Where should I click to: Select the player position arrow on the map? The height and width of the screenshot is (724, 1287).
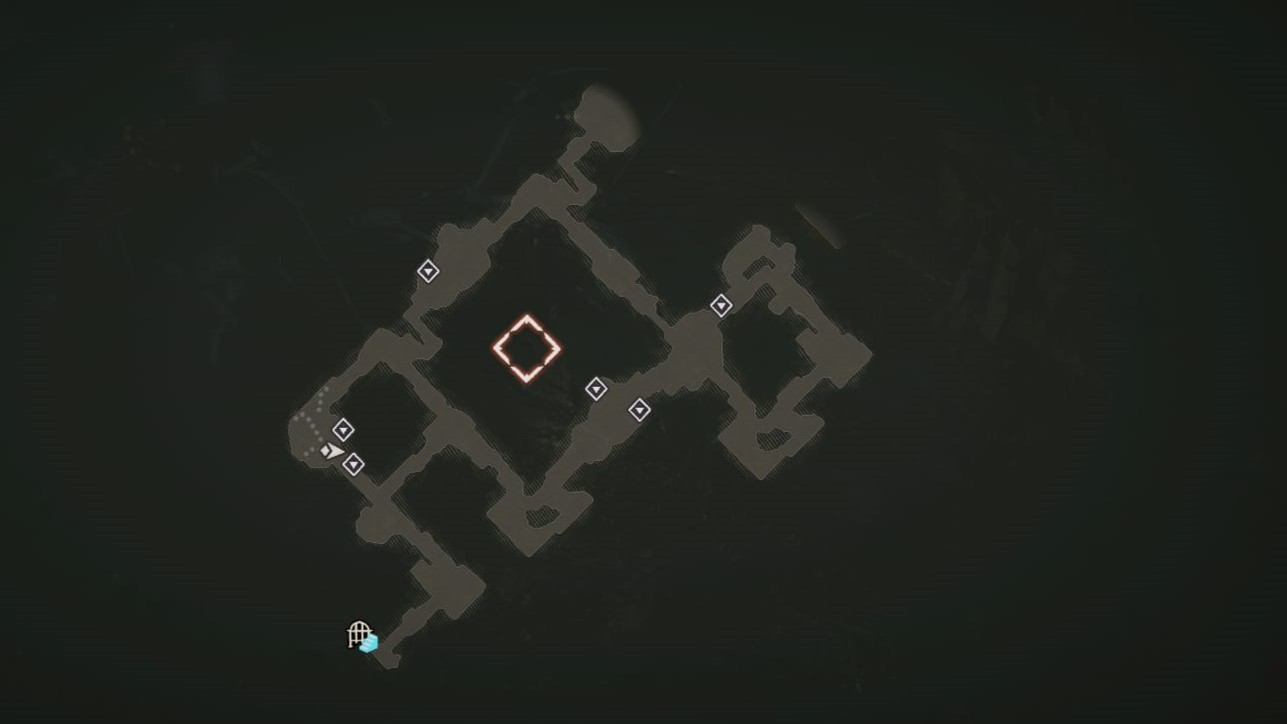(331, 450)
